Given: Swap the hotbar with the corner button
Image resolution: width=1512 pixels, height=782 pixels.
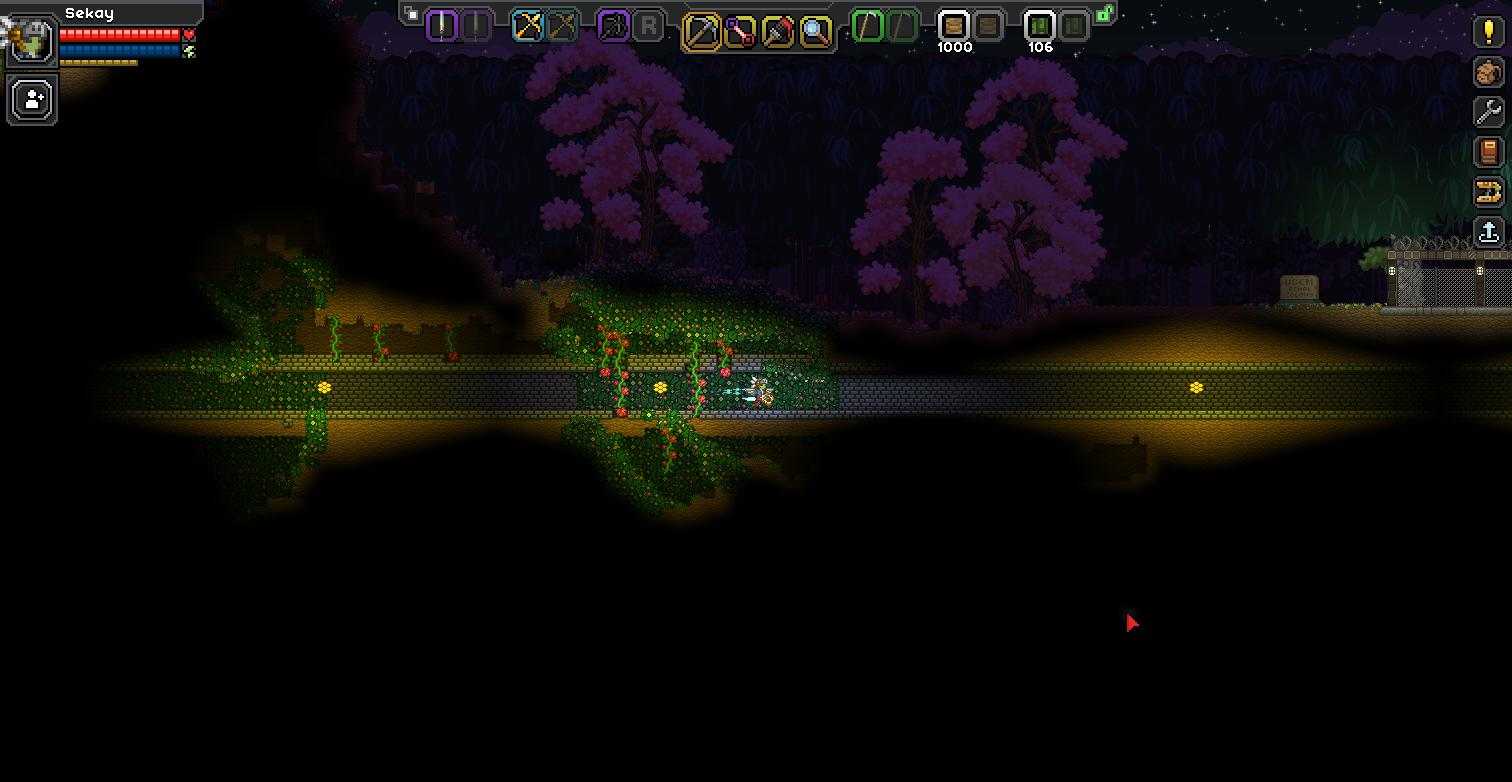Looking at the screenshot, I should coord(411,14).
